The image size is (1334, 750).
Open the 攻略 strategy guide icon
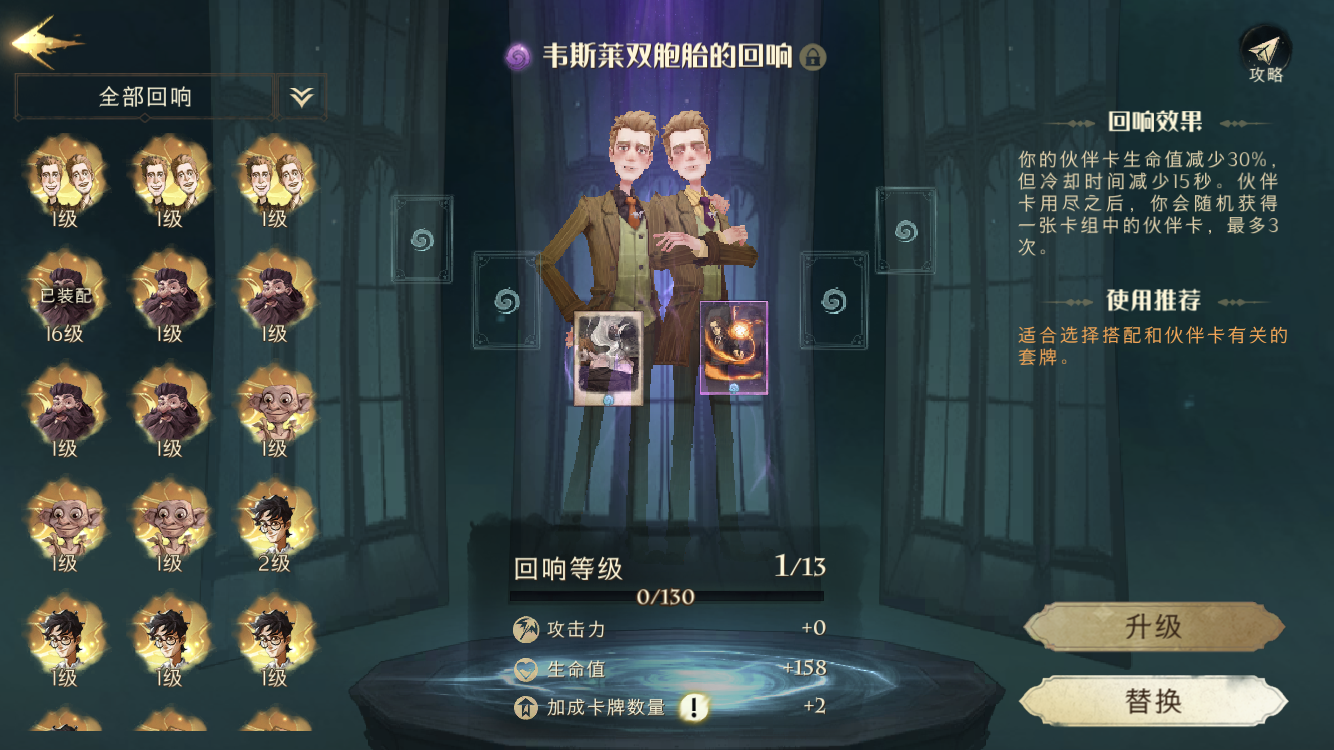point(1268,50)
